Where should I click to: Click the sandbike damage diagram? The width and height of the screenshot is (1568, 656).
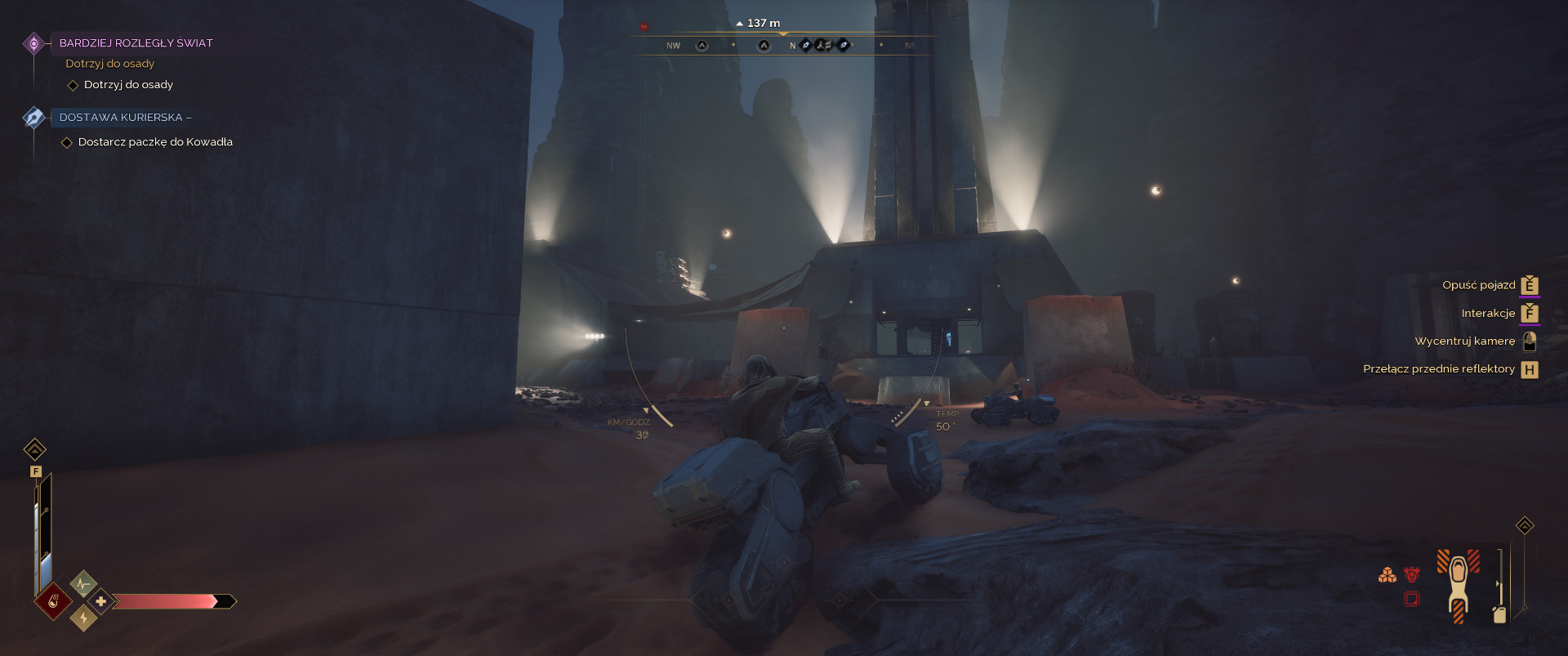(1459, 585)
